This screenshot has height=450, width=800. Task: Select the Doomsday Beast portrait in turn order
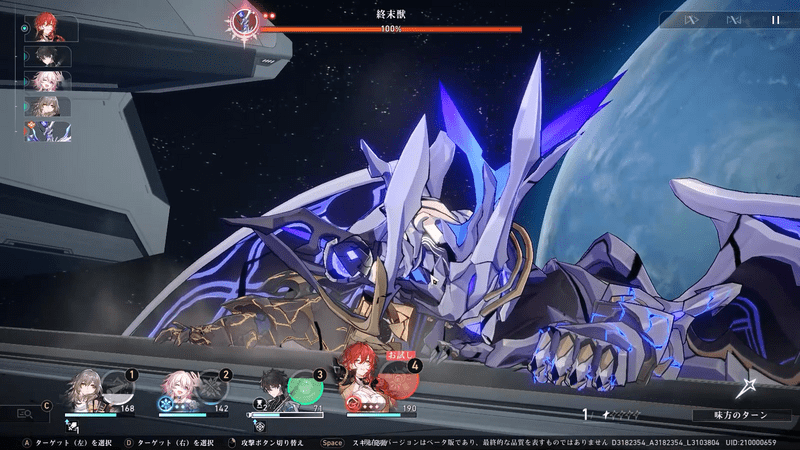coord(48,131)
